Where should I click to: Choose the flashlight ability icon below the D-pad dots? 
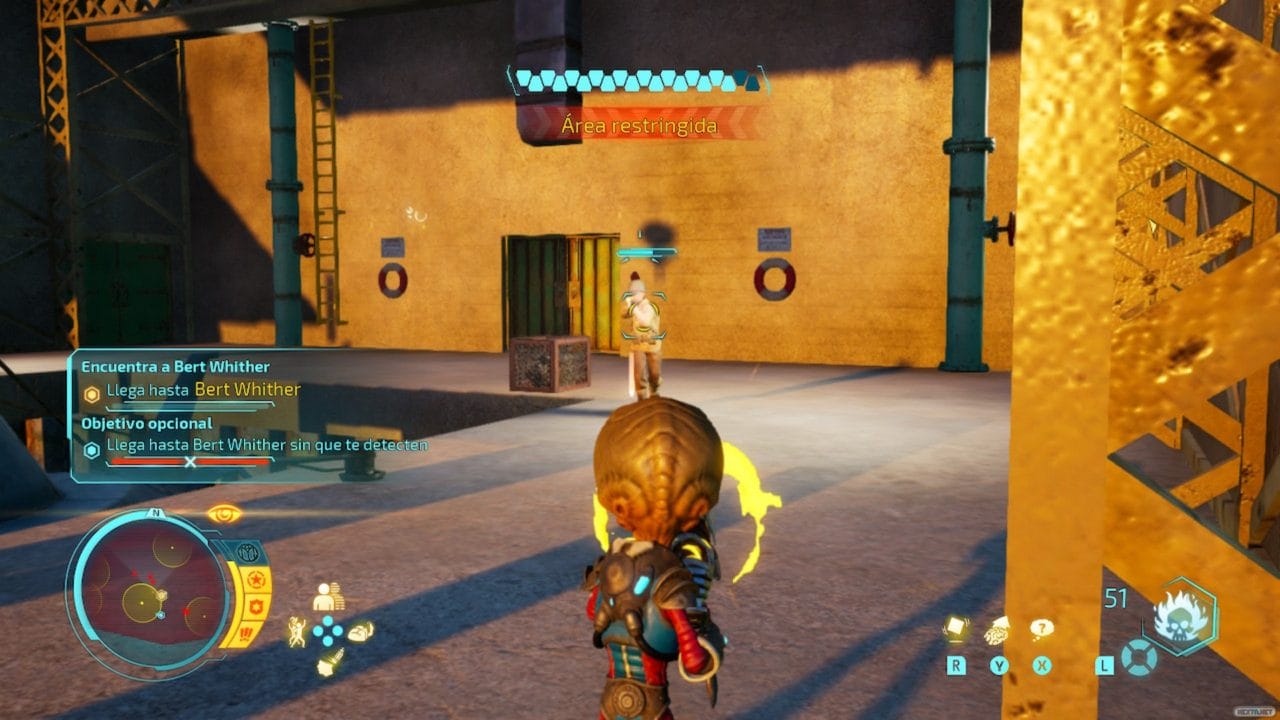[329, 662]
